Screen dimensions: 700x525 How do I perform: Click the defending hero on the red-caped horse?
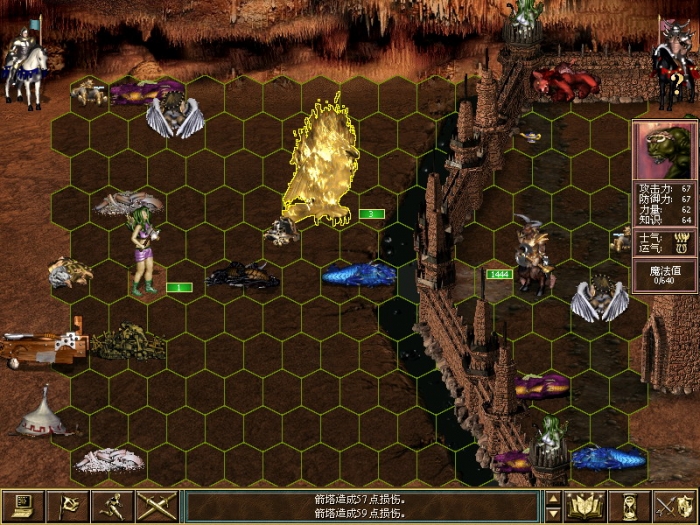click(672, 60)
